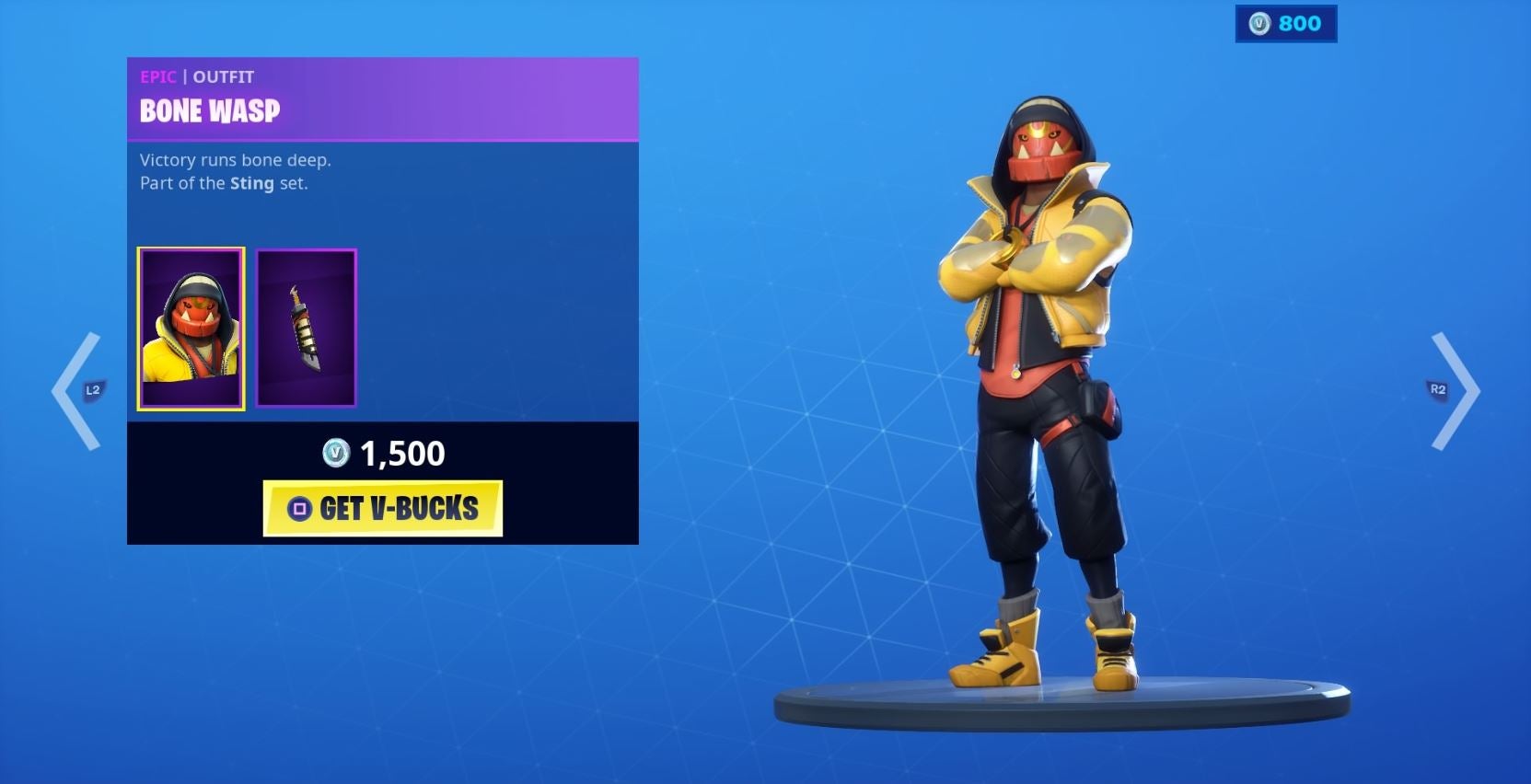
Task: Open the Sting set link
Action: 251,183
